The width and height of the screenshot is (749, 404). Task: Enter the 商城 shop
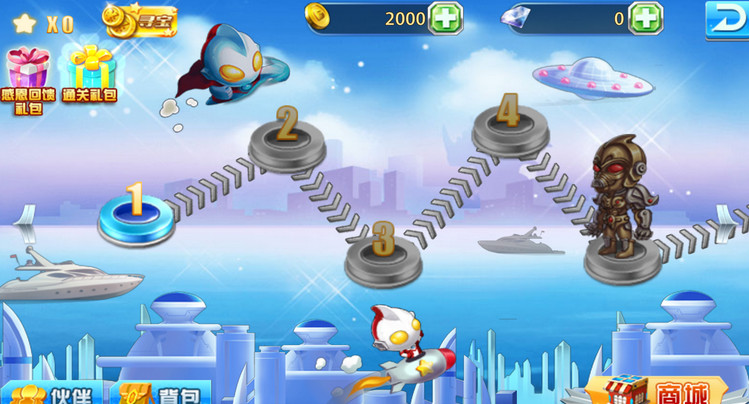point(660,390)
